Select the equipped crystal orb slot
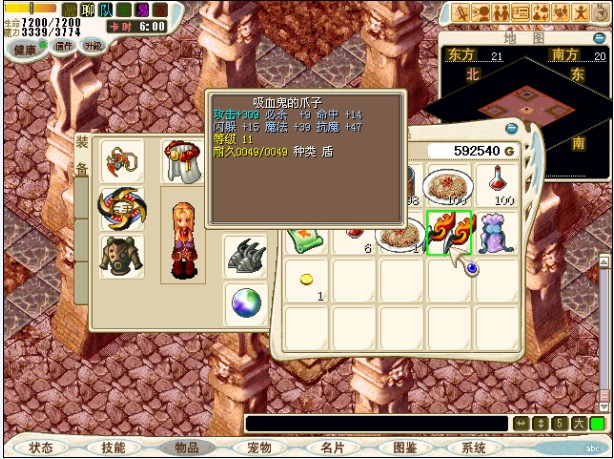 click(x=245, y=303)
